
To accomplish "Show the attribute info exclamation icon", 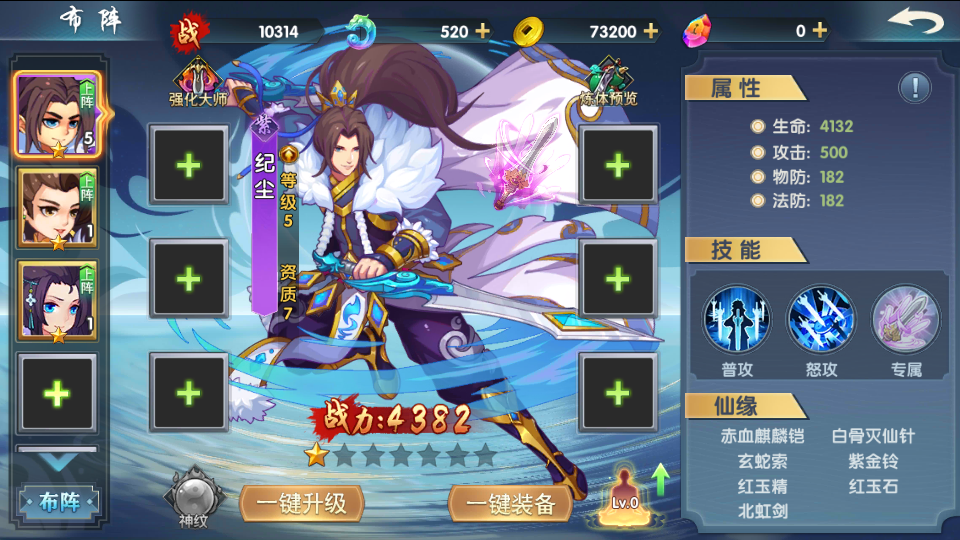I will (914, 88).
